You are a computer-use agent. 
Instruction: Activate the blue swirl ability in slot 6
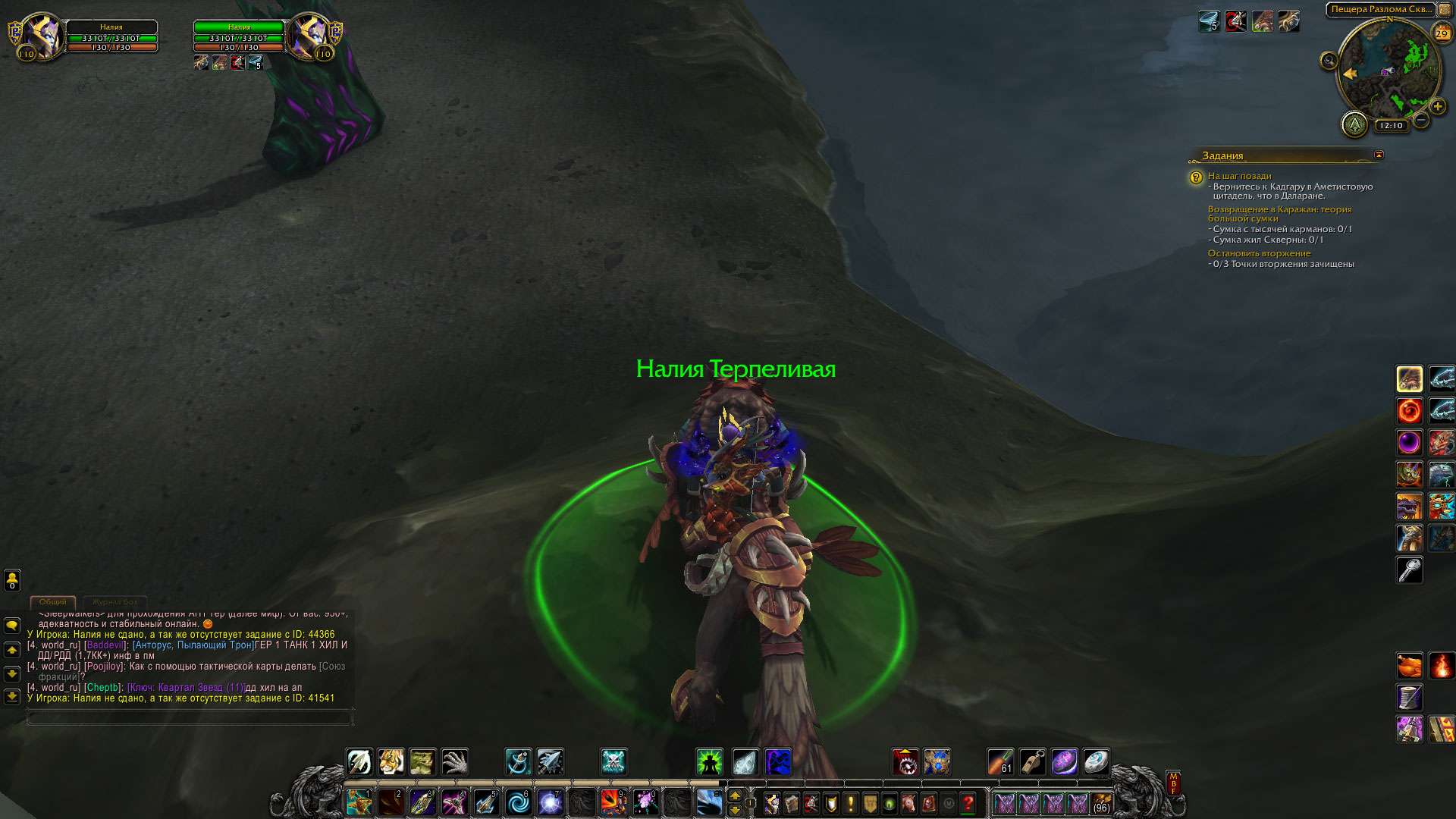click(x=519, y=802)
